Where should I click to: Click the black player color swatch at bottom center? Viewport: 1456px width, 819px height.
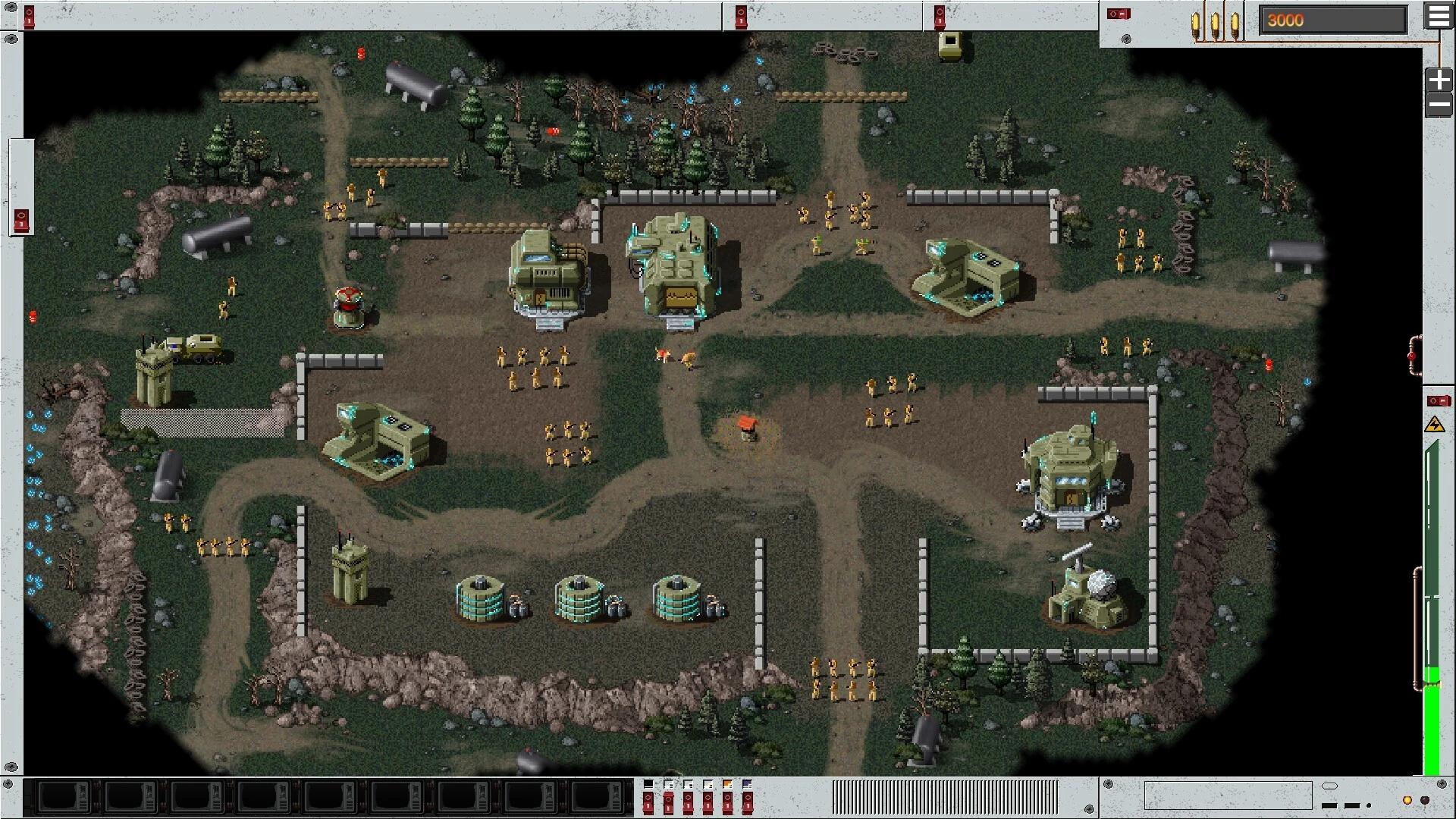coord(648,783)
